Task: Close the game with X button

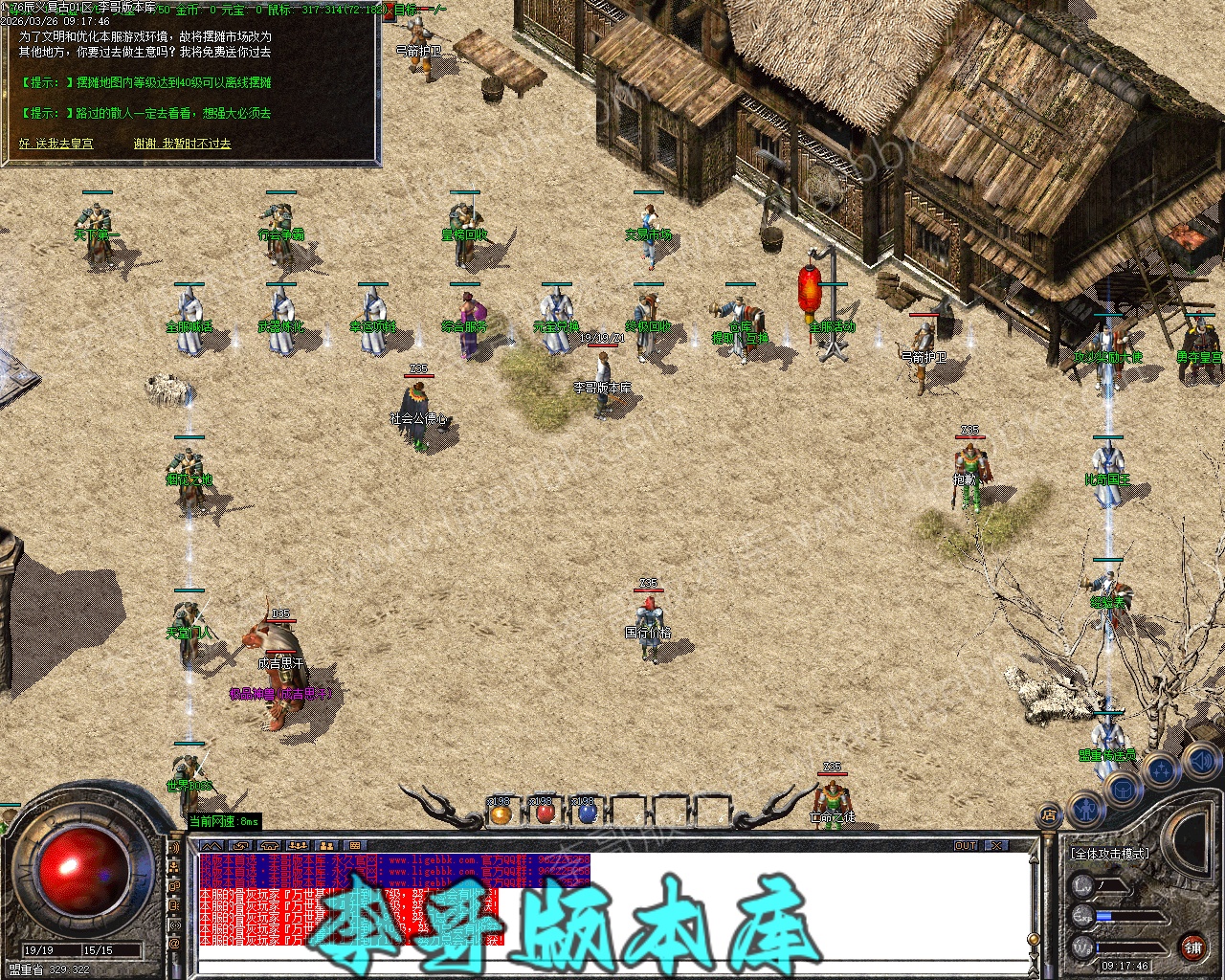Action: pyautogui.click(x=997, y=846)
